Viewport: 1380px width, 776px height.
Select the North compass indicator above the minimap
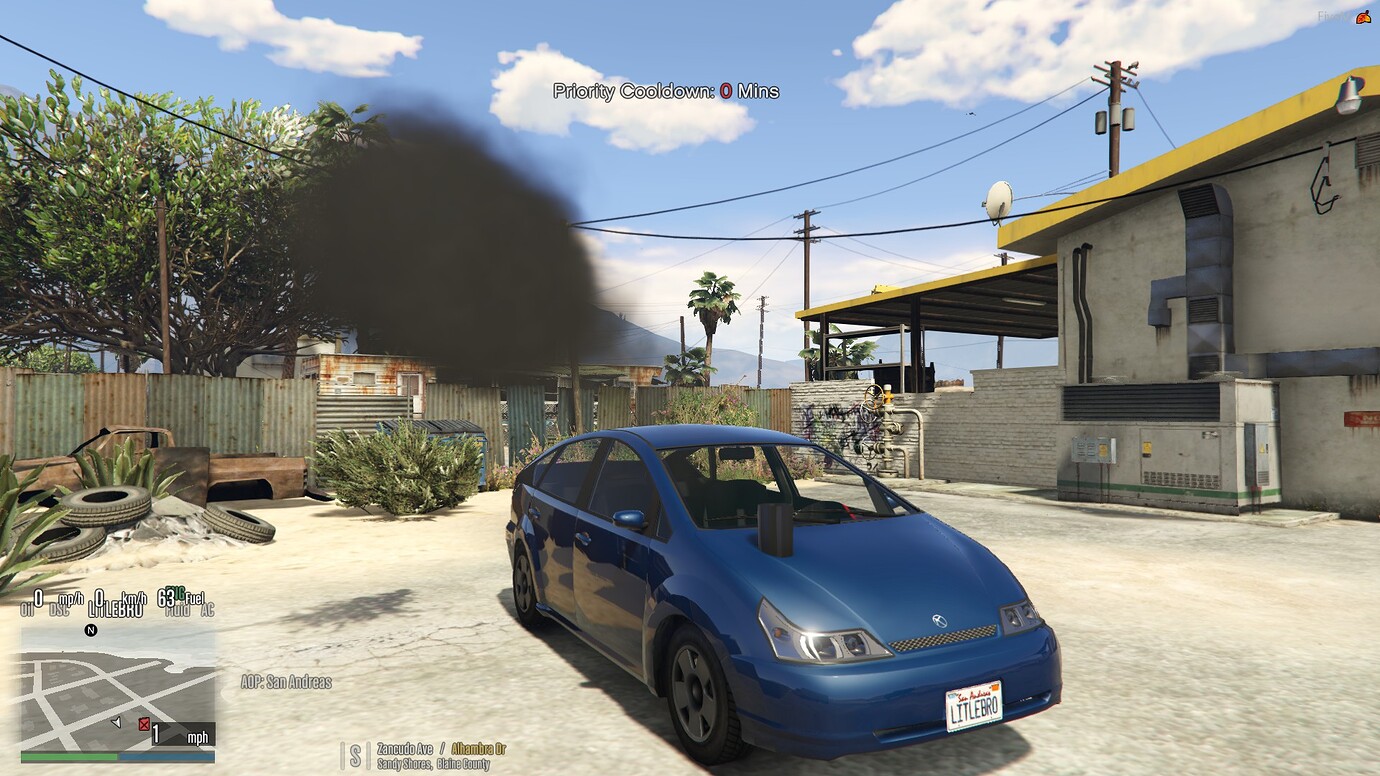[x=91, y=631]
